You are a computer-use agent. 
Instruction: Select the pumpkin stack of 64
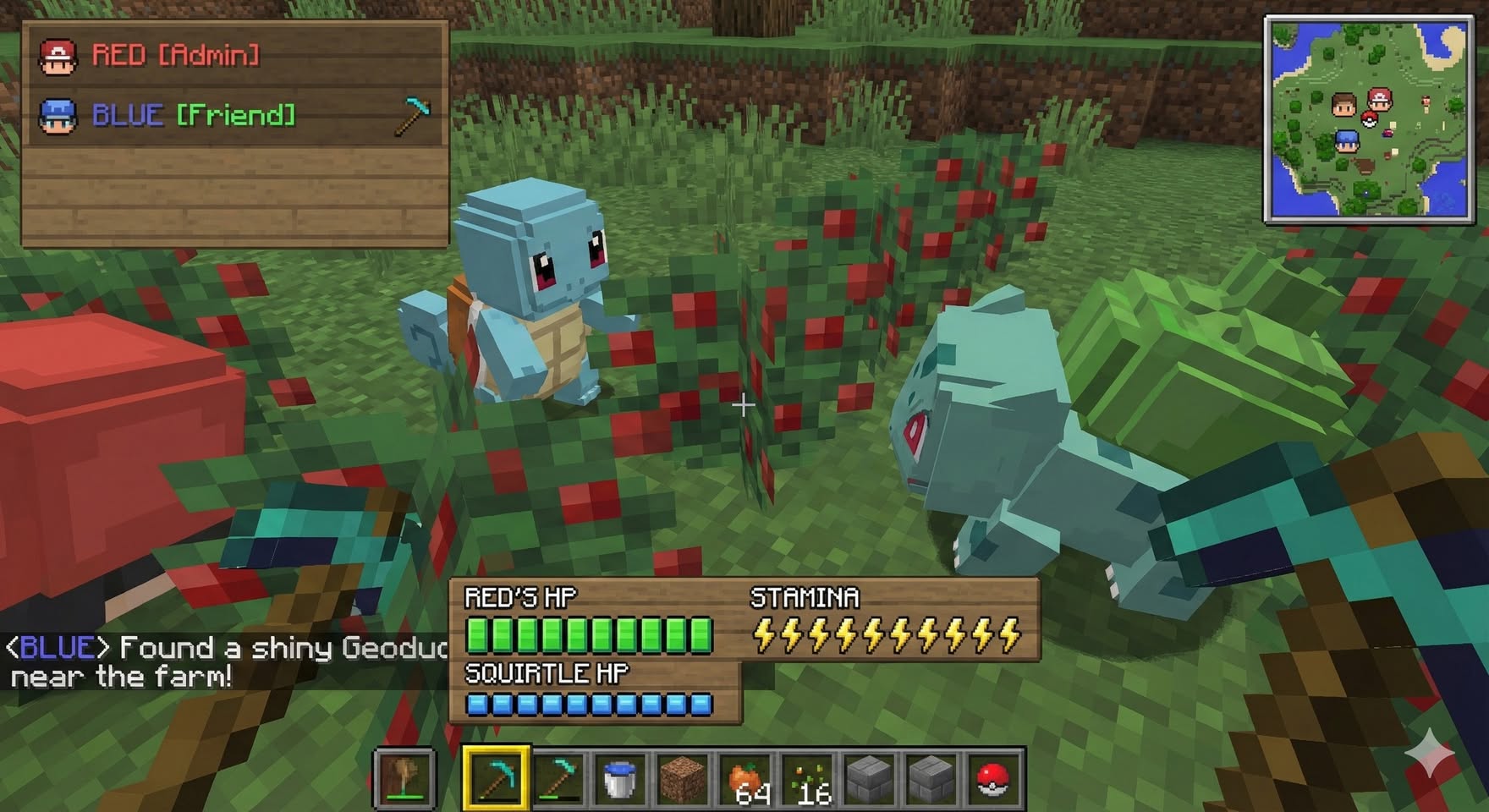point(744,778)
